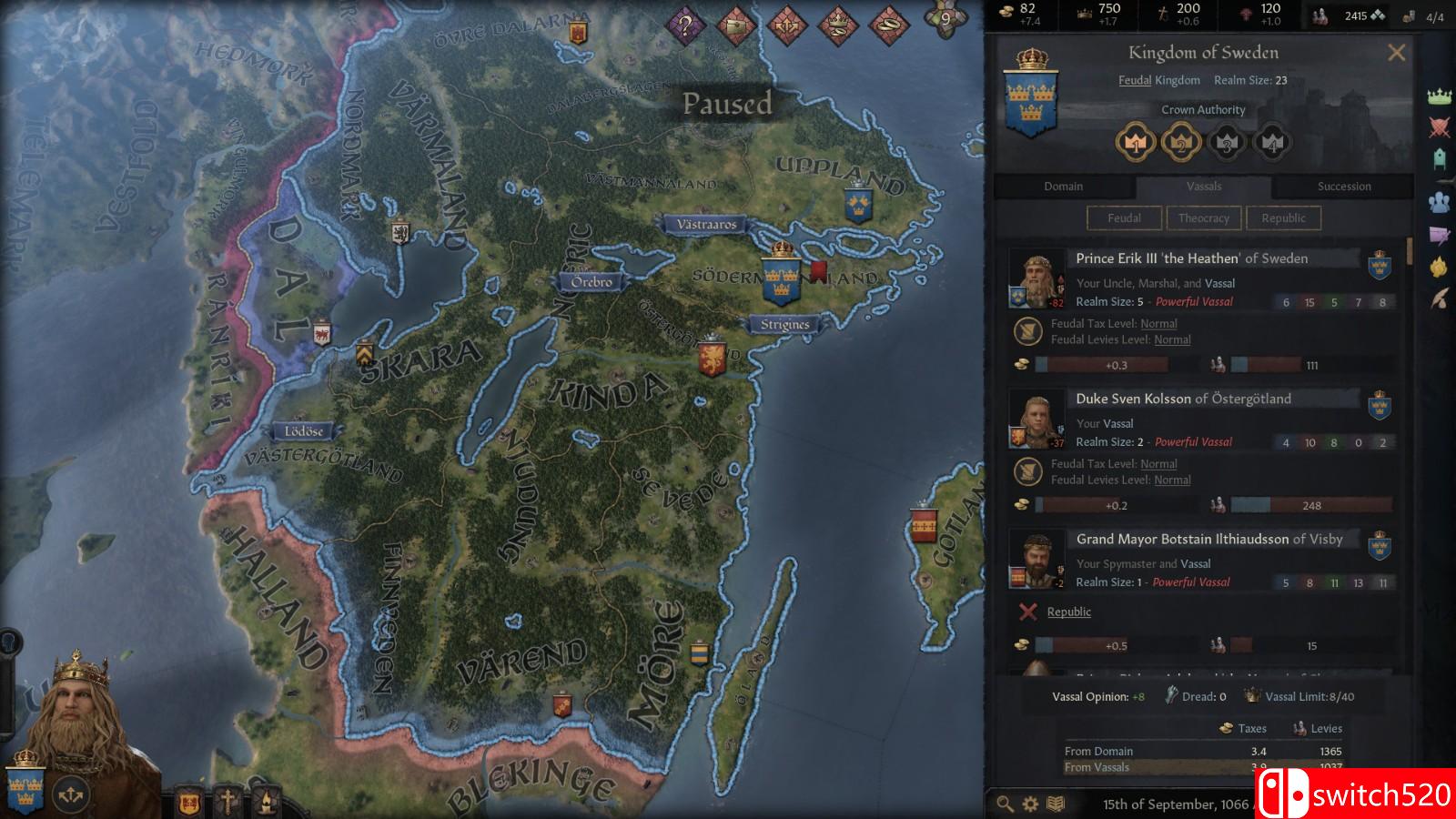Filter vassals by Theocracy
The width and height of the screenshot is (1456, 819).
point(1204,217)
